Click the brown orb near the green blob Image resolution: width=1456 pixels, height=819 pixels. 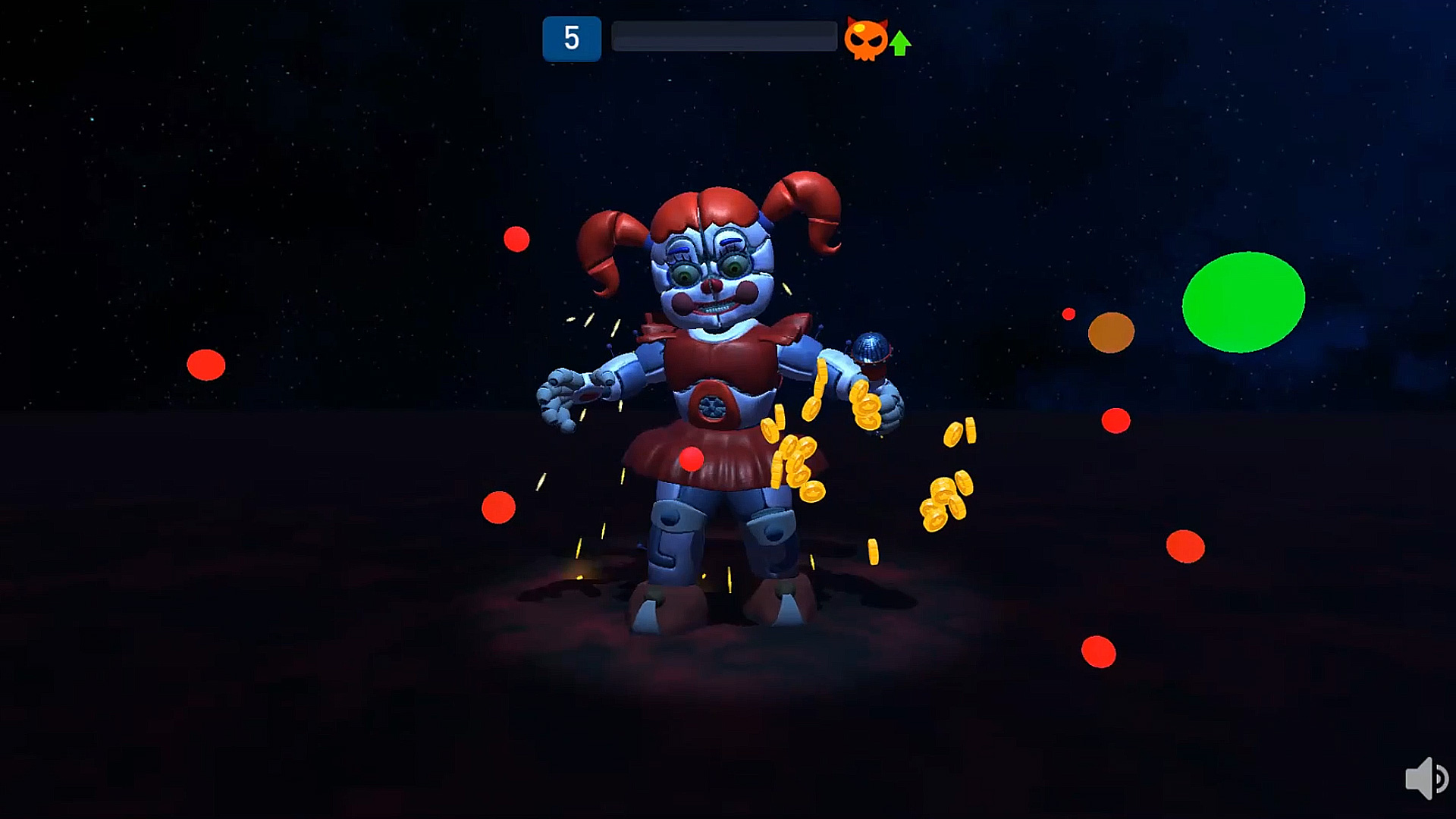(1111, 334)
